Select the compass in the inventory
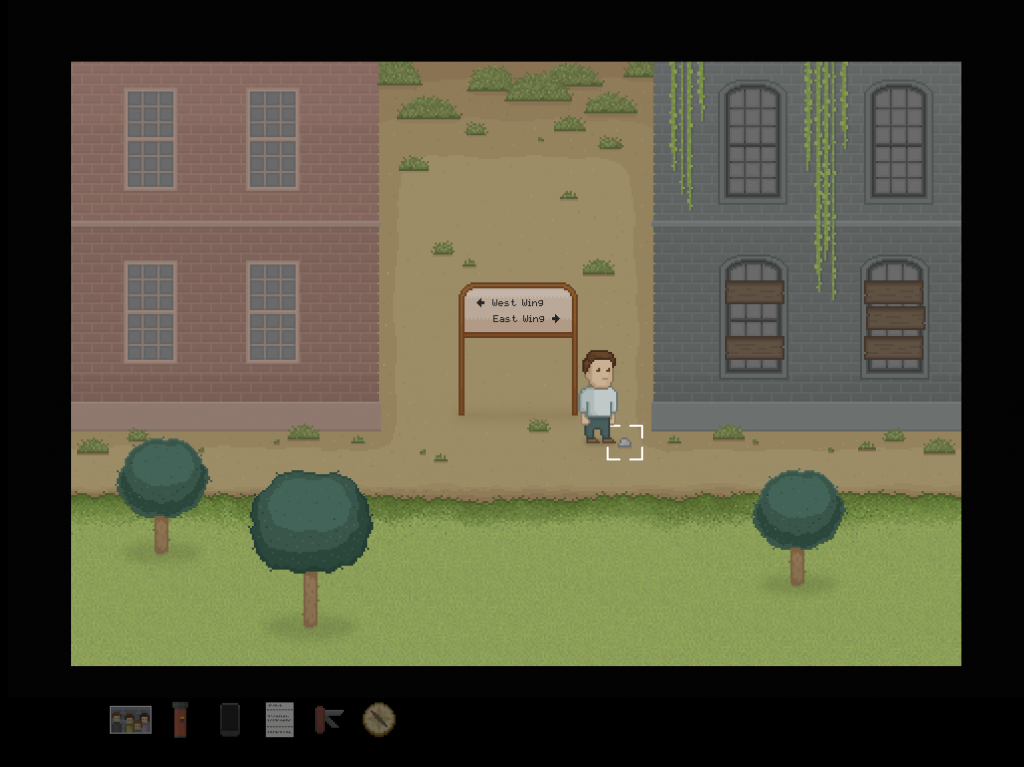 click(x=379, y=719)
